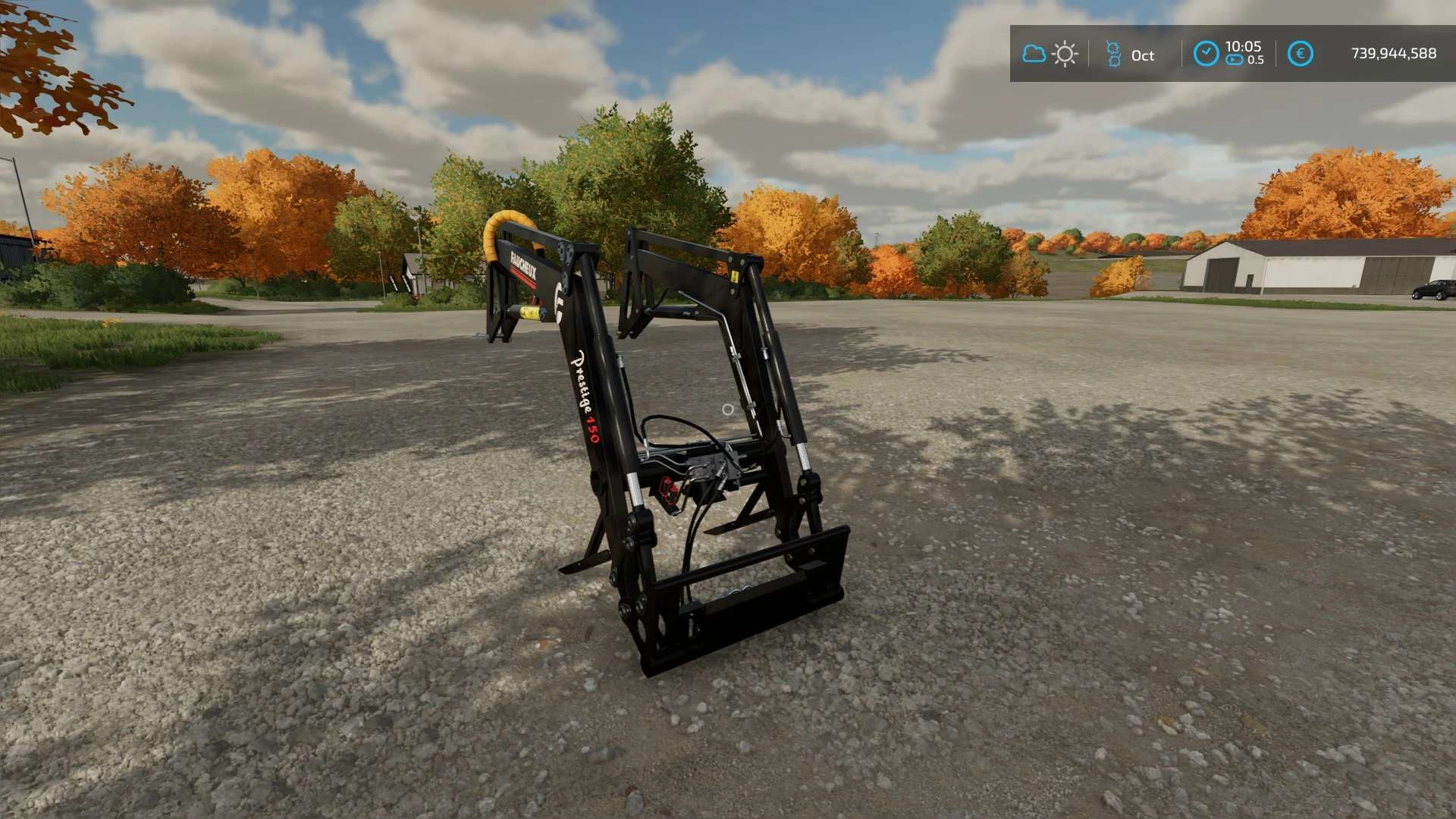Screen dimensions: 1456x819
Task: Select the sun weather icon
Action: pos(1065,55)
